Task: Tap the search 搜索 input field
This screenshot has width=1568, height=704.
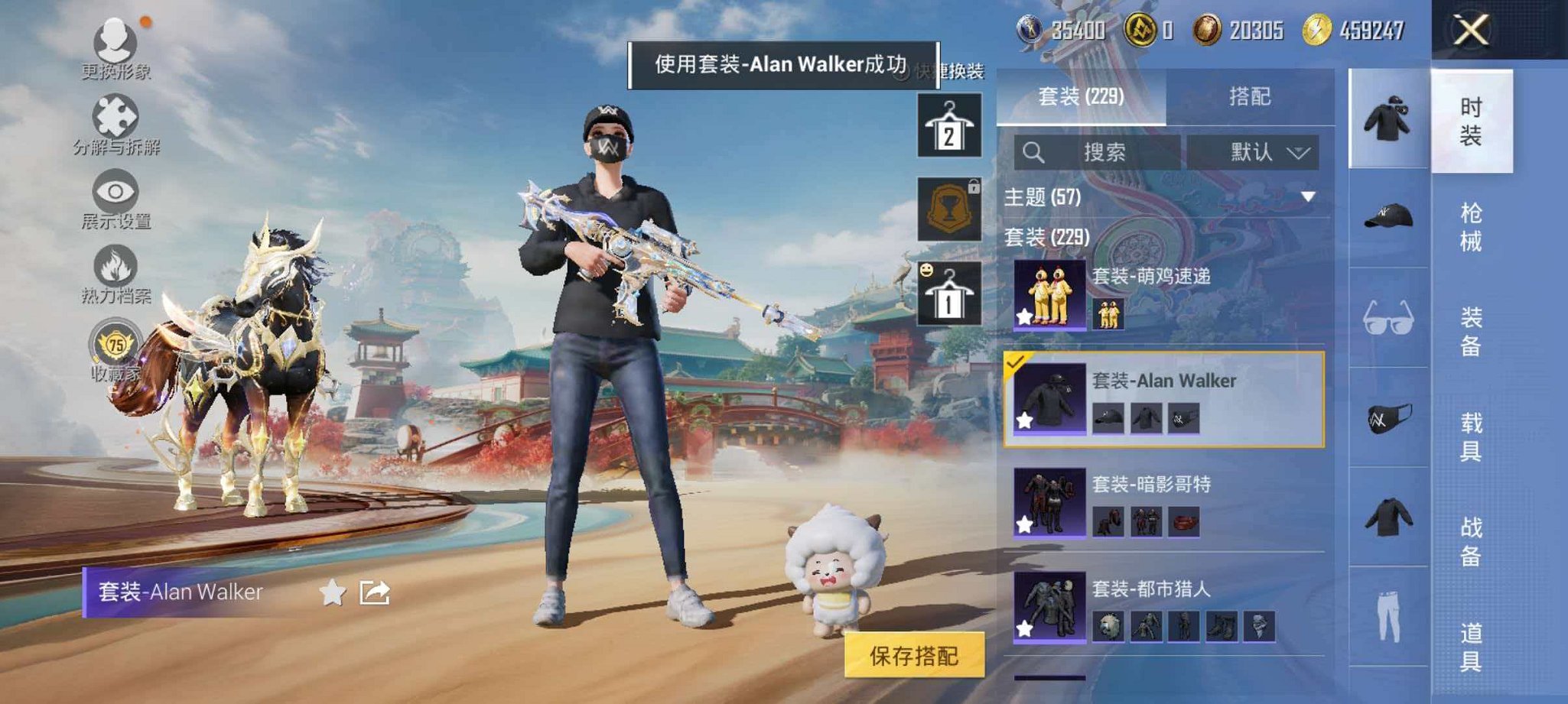Action: tap(1104, 151)
